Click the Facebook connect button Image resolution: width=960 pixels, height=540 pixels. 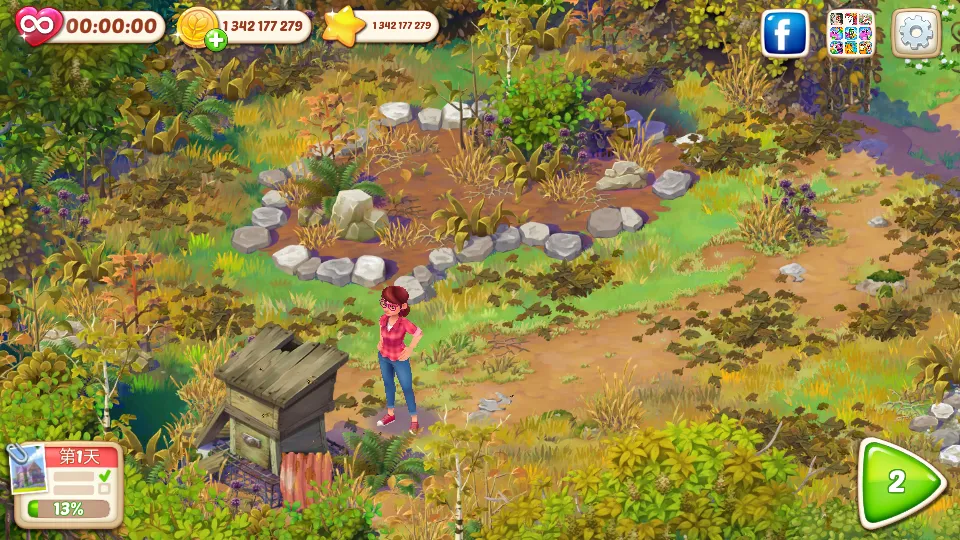tap(785, 34)
